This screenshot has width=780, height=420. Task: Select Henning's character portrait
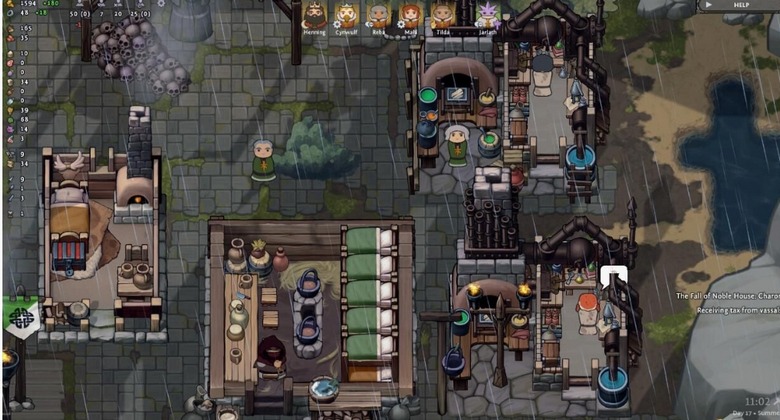click(315, 15)
